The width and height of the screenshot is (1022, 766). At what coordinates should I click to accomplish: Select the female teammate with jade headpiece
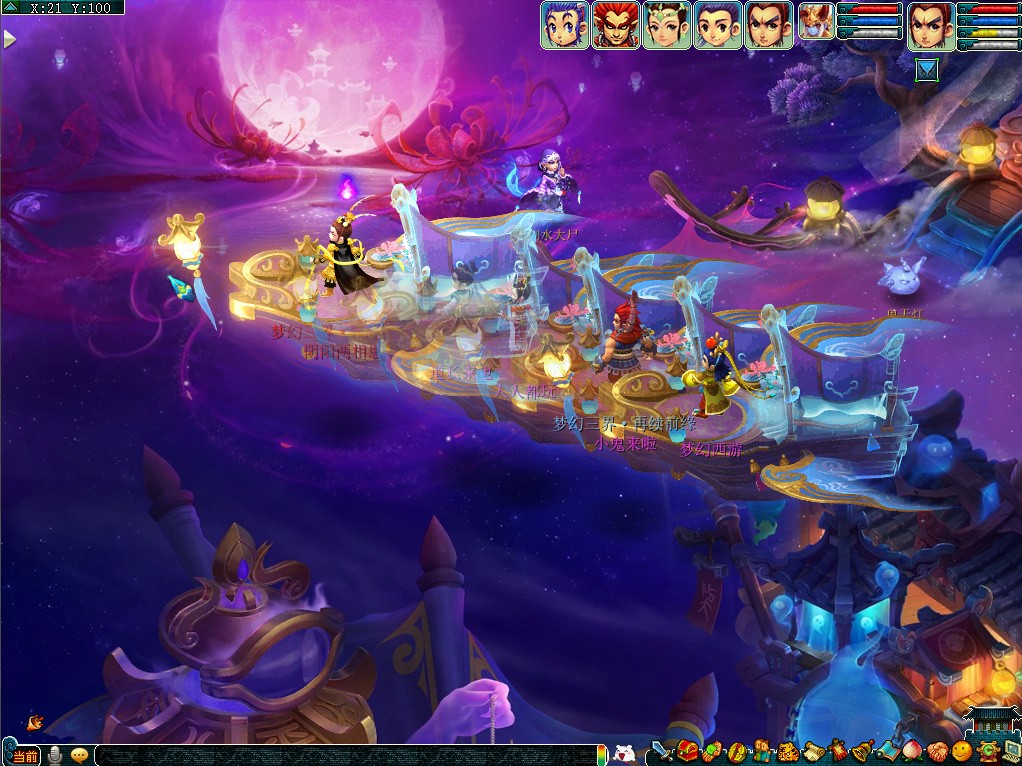[x=667, y=25]
